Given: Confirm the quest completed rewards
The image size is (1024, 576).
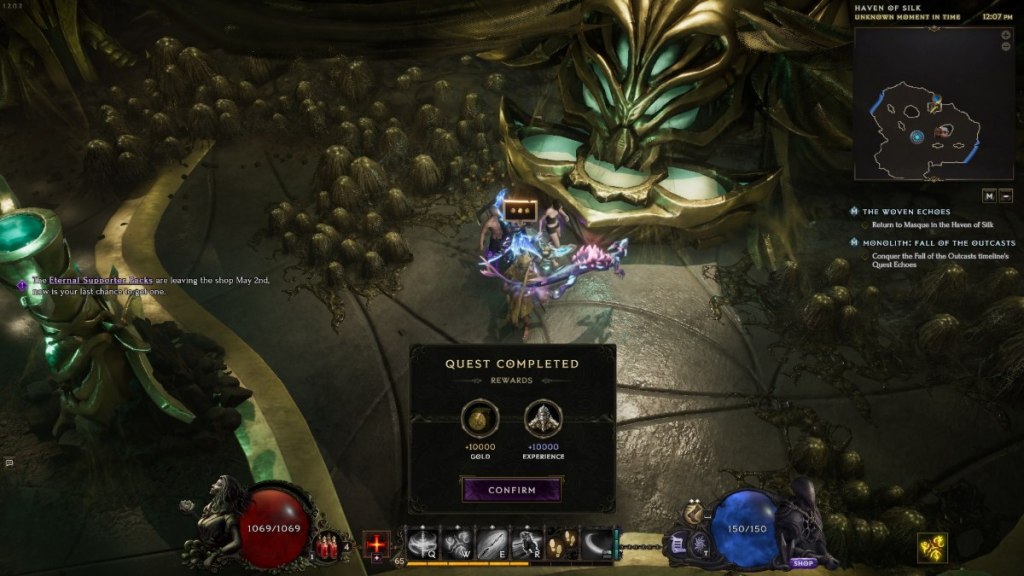Looking at the screenshot, I should pyautogui.click(x=511, y=490).
